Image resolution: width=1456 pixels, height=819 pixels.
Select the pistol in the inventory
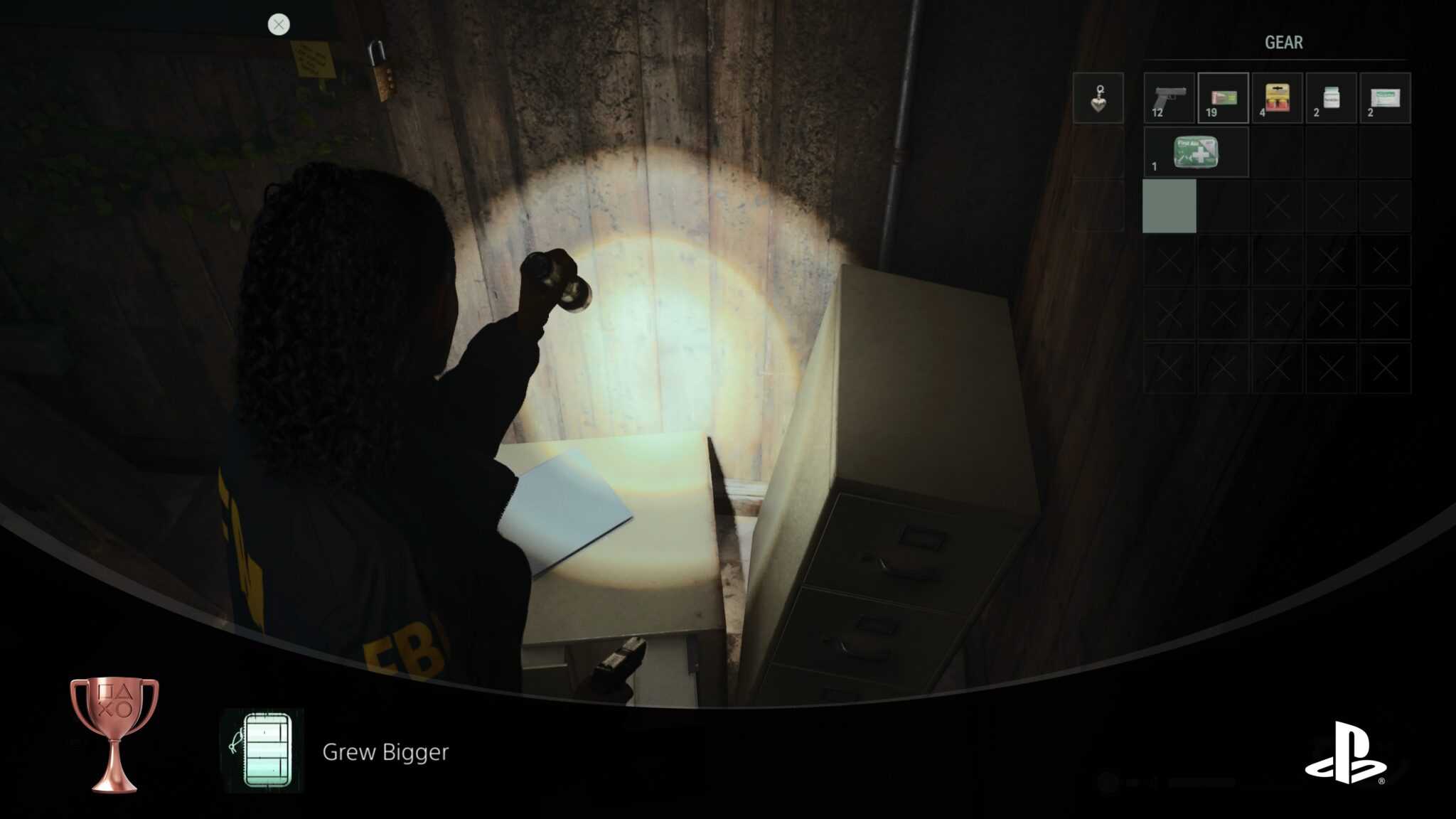[x=1169, y=99]
